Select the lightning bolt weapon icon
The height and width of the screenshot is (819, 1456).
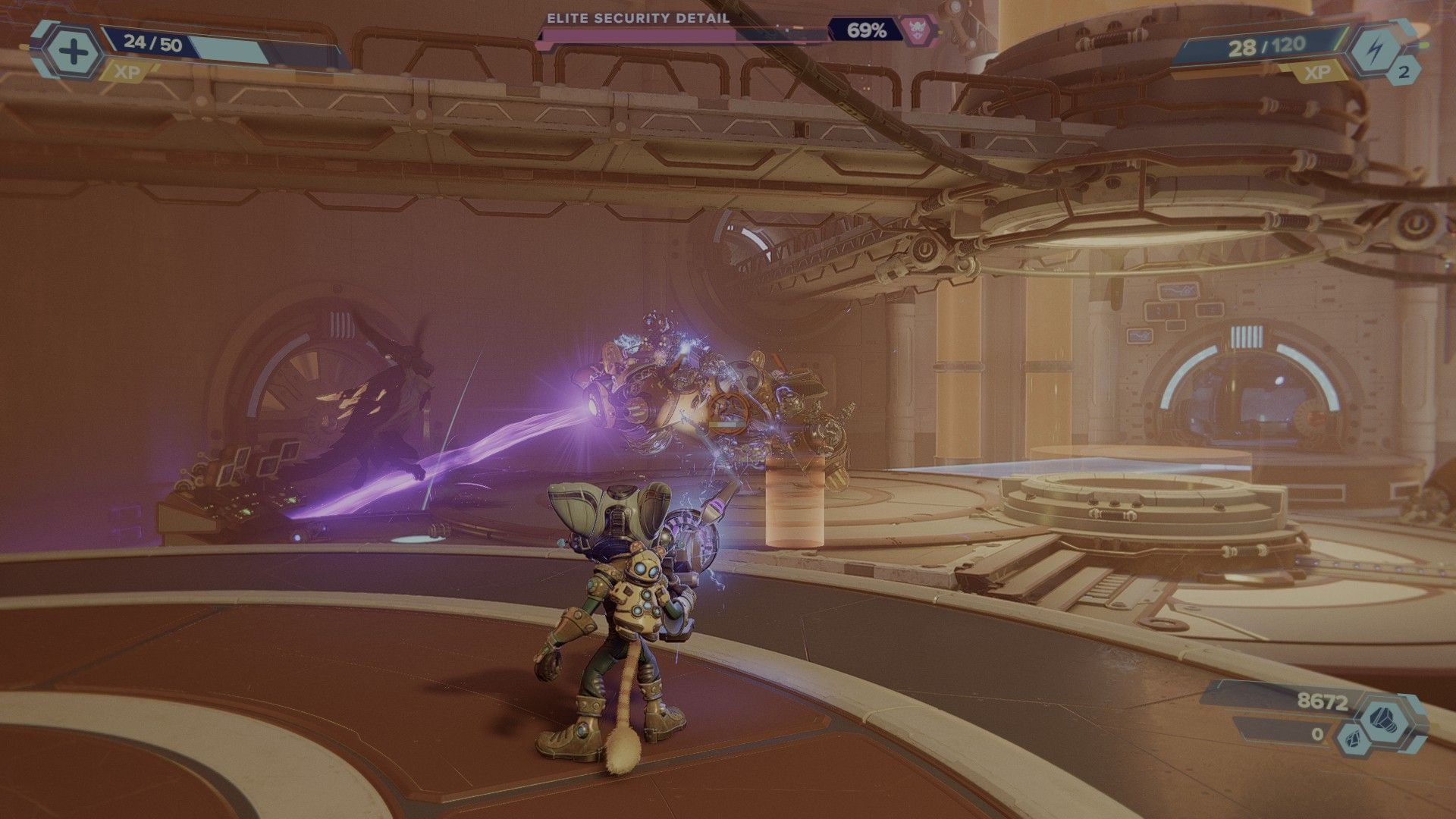[1378, 49]
